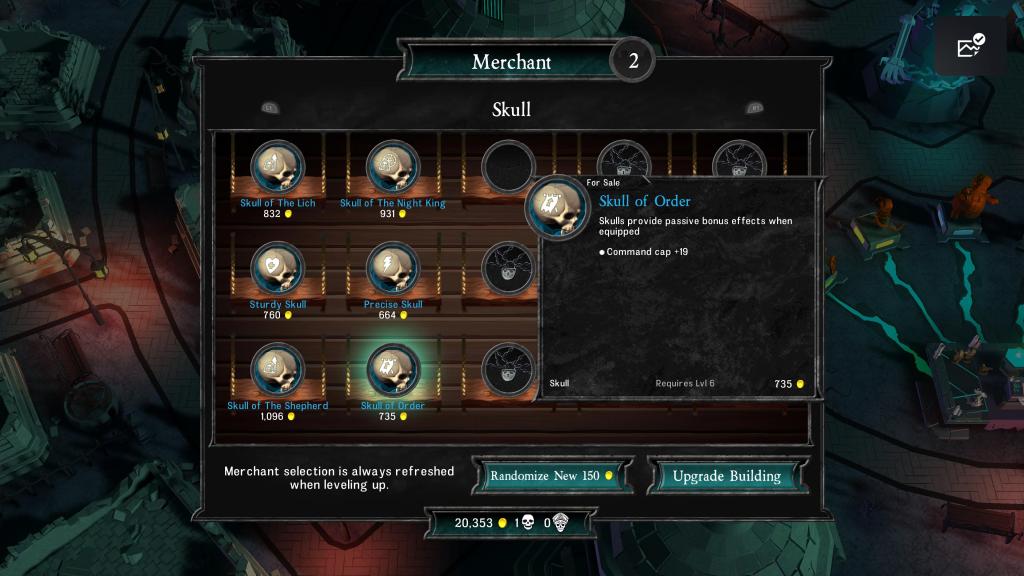The height and width of the screenshot is (576, 1024).
Task: Select the Skull of The Lich item
Action: [x=277, y=167]
